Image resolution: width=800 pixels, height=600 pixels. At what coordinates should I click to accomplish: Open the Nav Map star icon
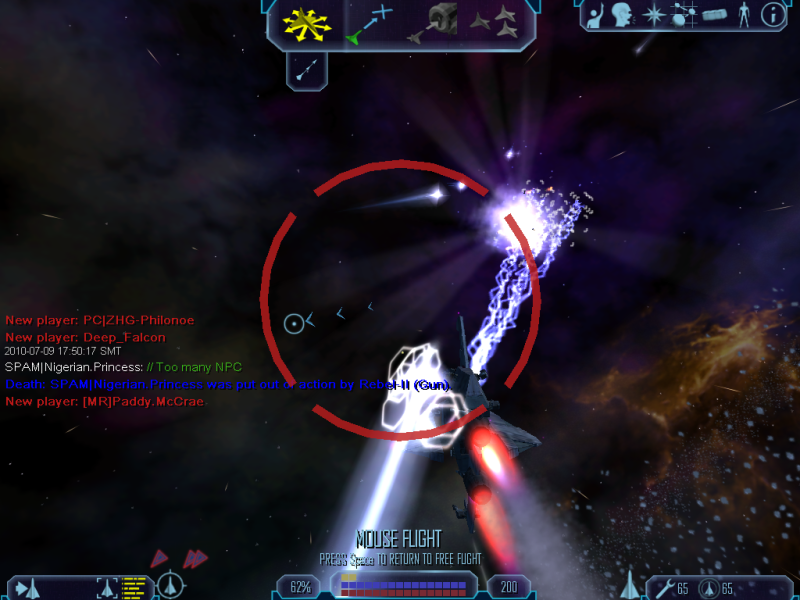(652, 15)
